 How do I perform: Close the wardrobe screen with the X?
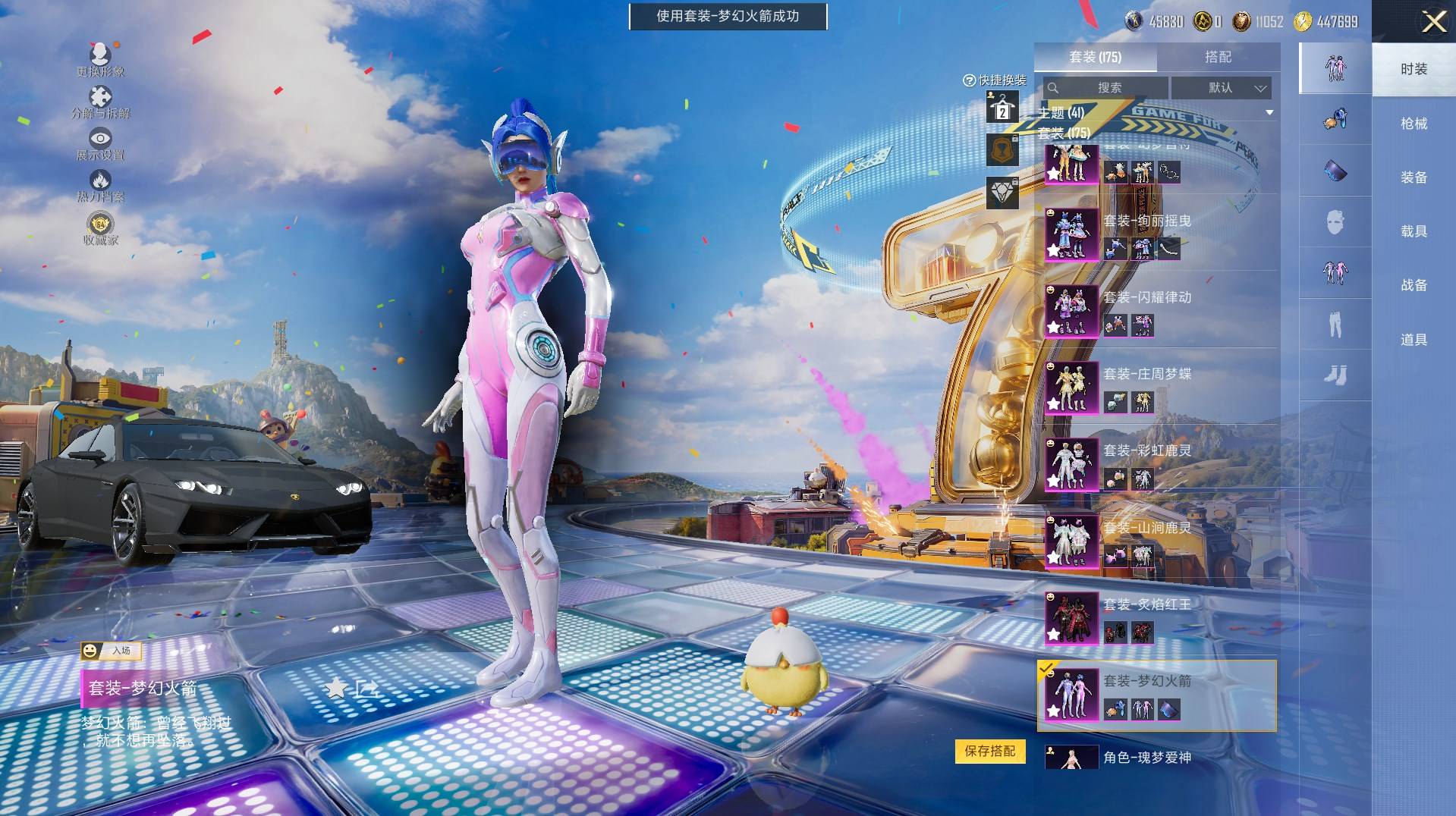[x=1433, y=22]
